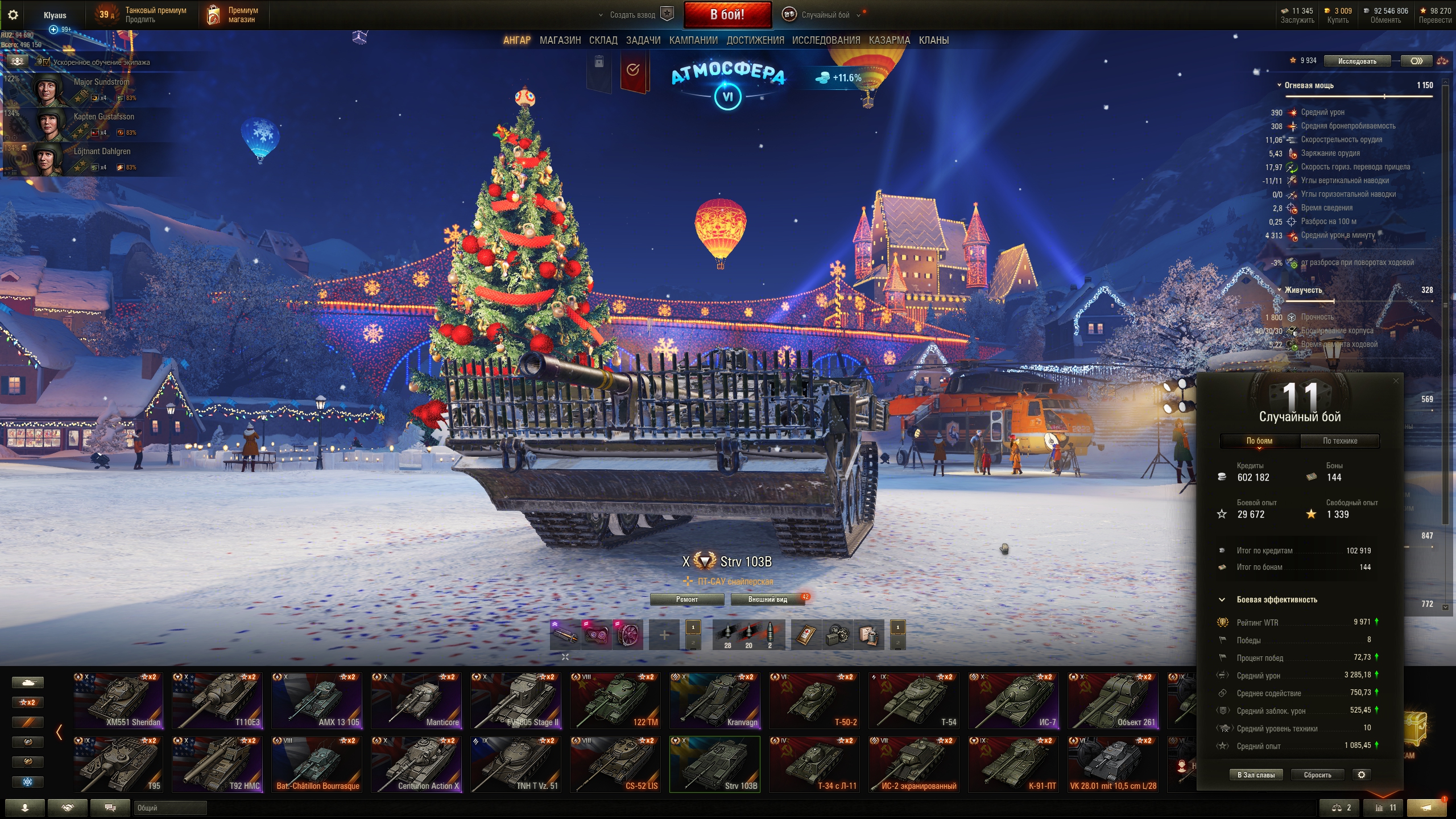This screenshot has height=819, width=1456.
Task: Select the Kranvagn tank in carousel
Action: [x=715, y=701]
